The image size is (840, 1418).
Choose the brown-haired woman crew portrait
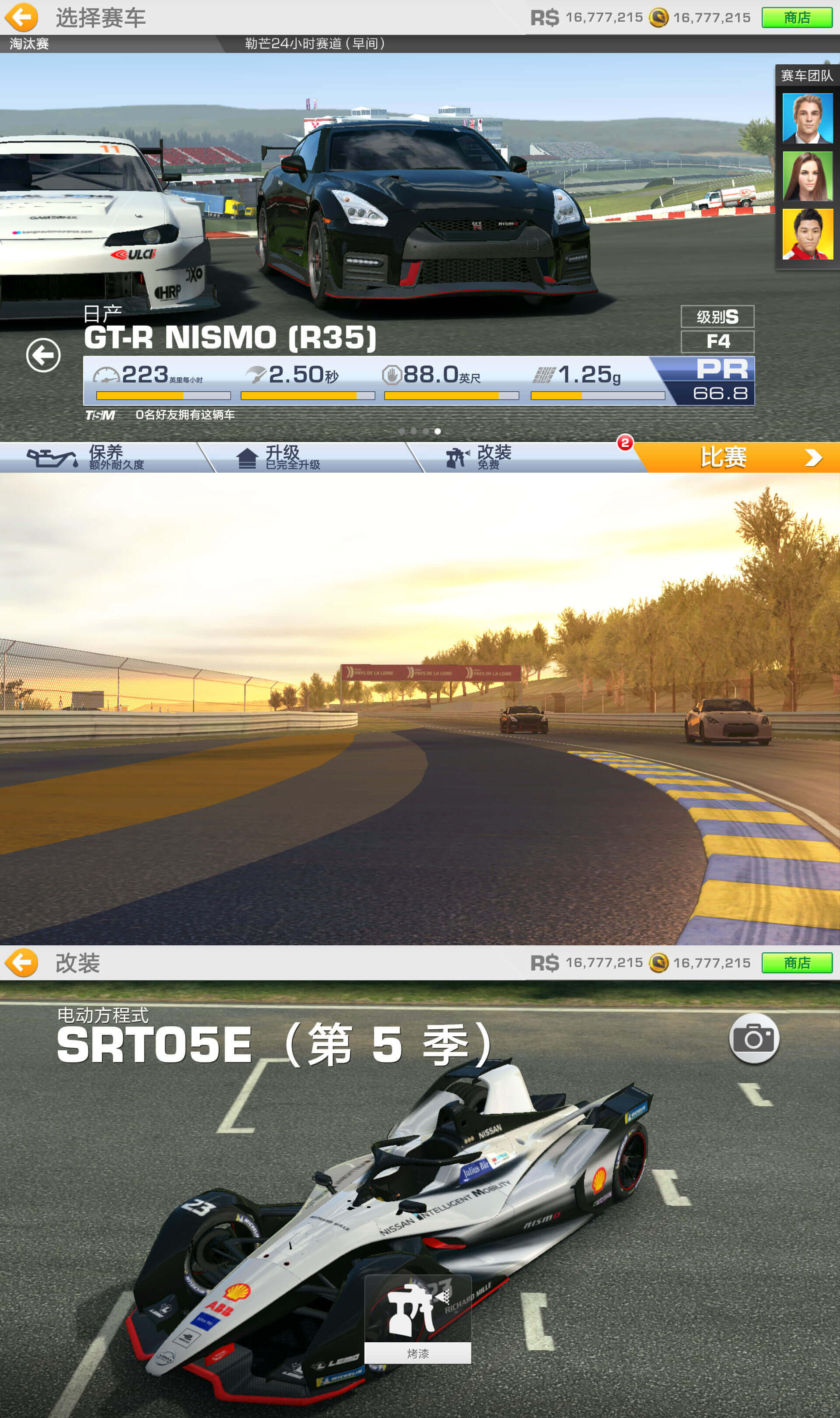pos(807,176)
